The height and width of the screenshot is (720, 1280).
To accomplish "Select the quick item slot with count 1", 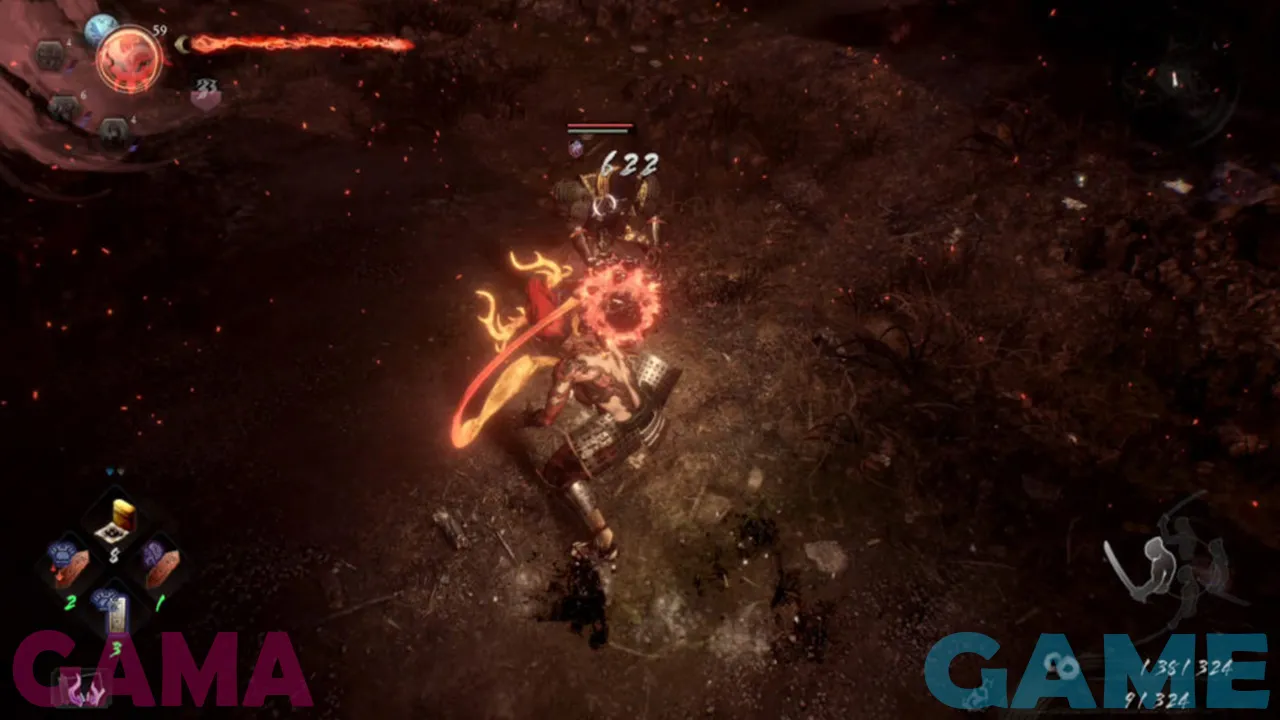I will click(x=158, y=564).
